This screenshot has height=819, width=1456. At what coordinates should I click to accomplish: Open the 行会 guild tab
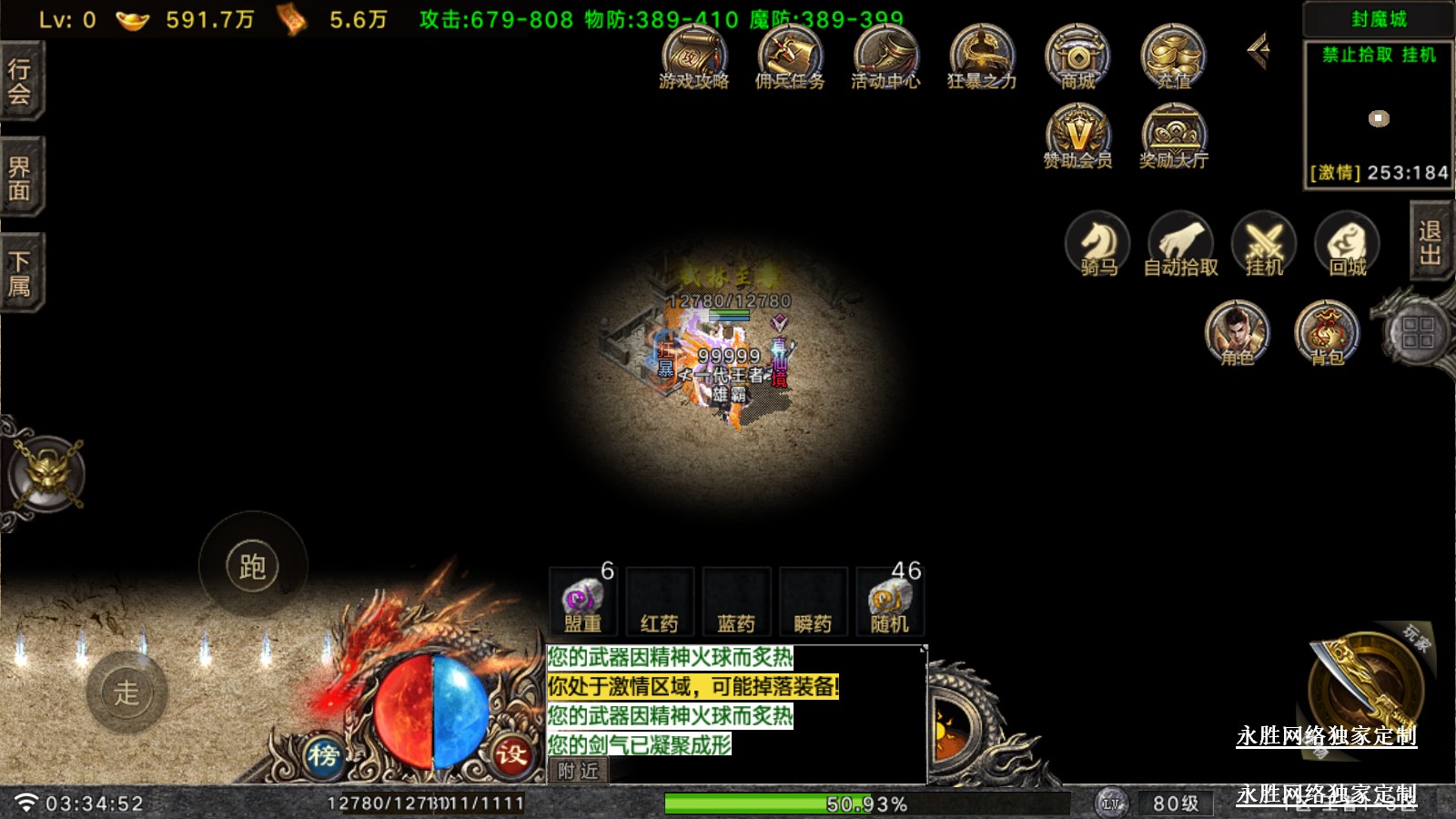[20, 82]
